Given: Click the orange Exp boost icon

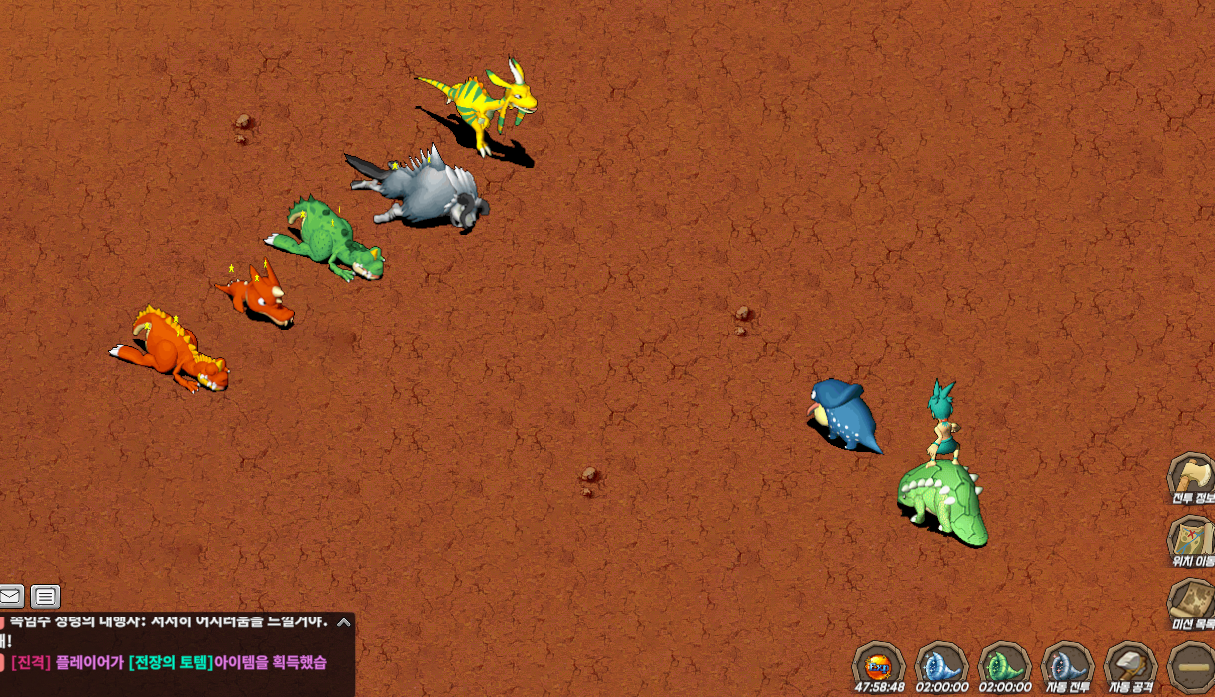Looking at the screenshot, I should (x=879, y=665).
